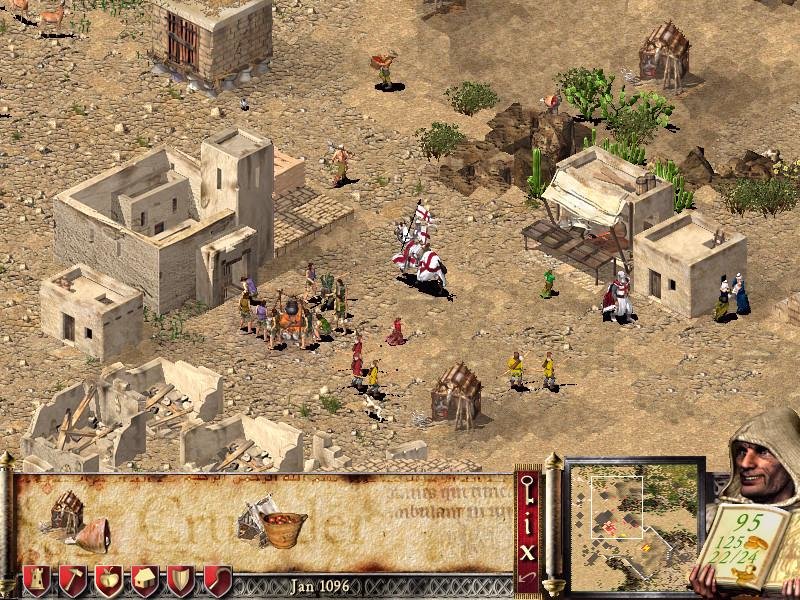Open the weapons buildings shield category
Image resolution: width=800 pixels, height=600 pixels.
tap(181, 579)
